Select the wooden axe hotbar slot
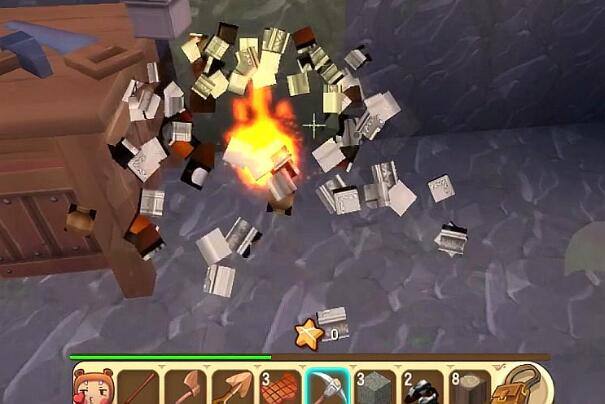This screenshot has width=605, height=404. pos(188,387)
